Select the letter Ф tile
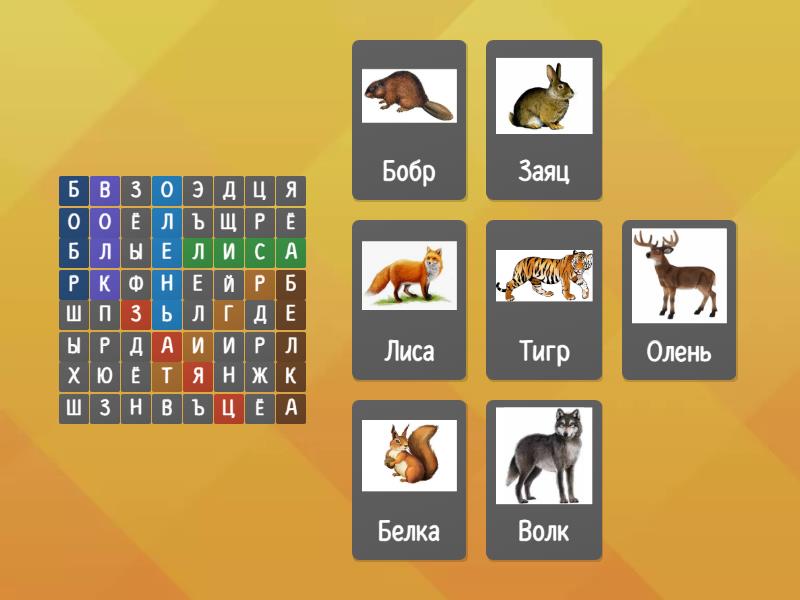Screen dimensions: 800x600 click(x=136, y=283)
